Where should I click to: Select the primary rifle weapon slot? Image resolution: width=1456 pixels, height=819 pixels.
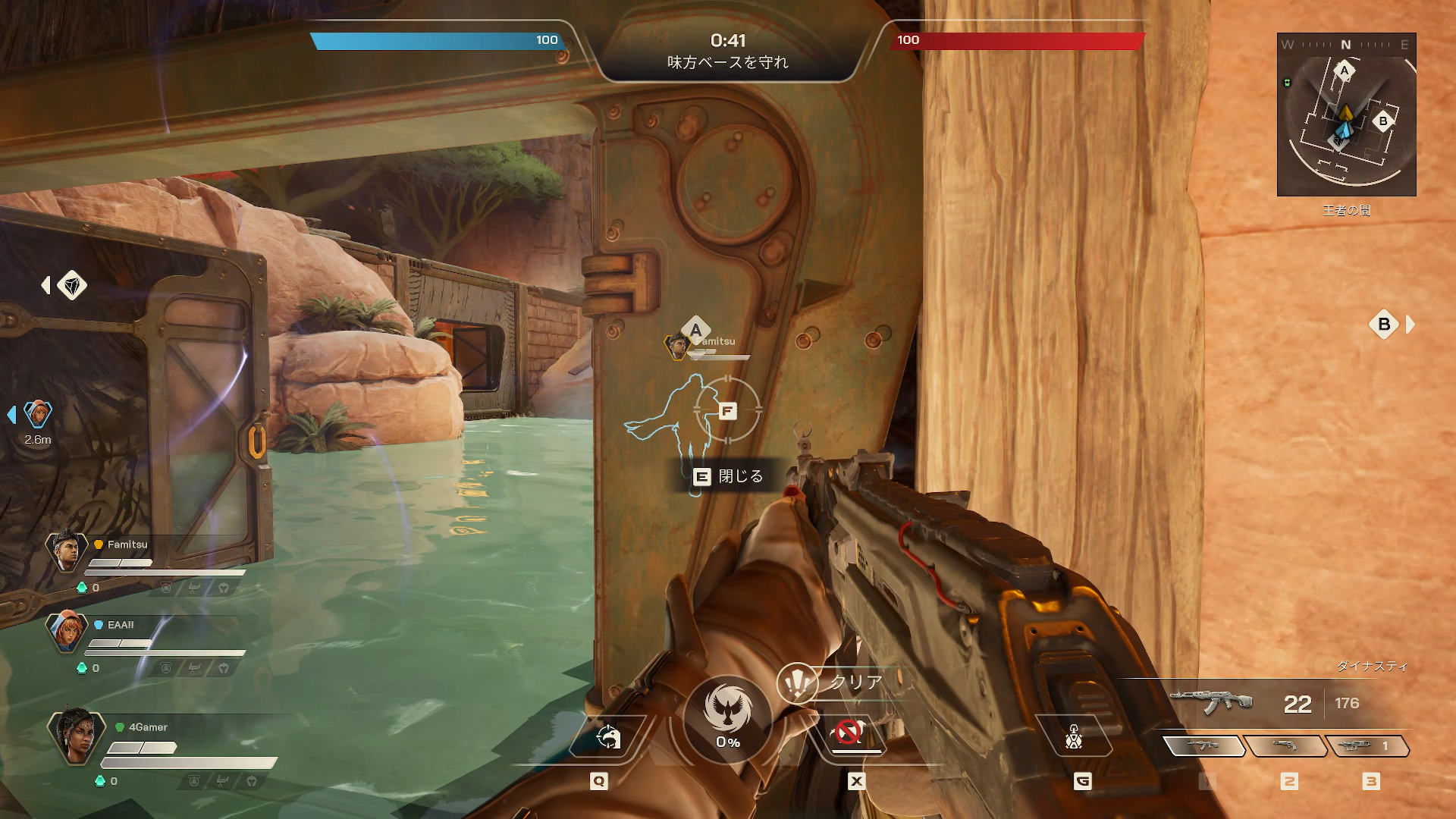(1203, 746)
